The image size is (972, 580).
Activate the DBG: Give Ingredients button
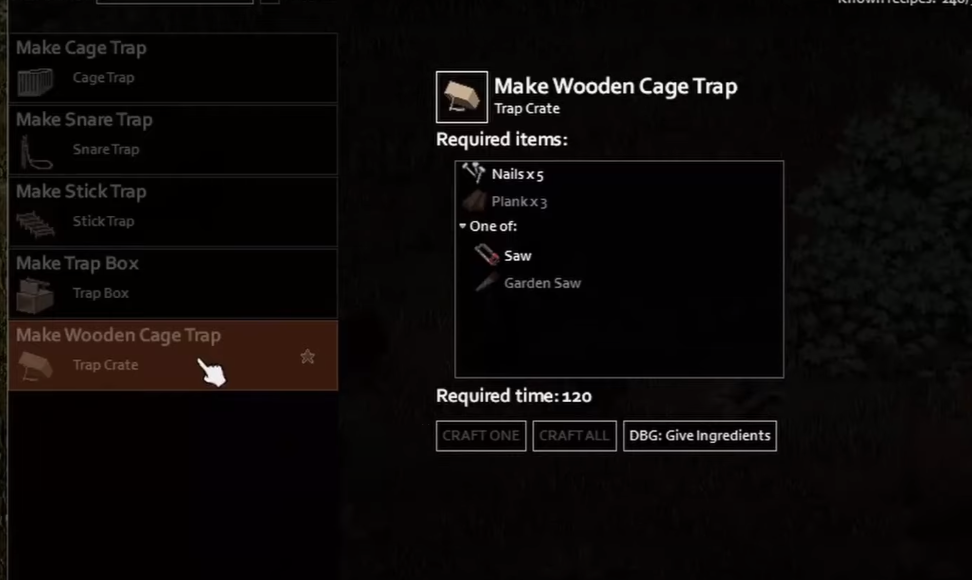pos(700,436)
